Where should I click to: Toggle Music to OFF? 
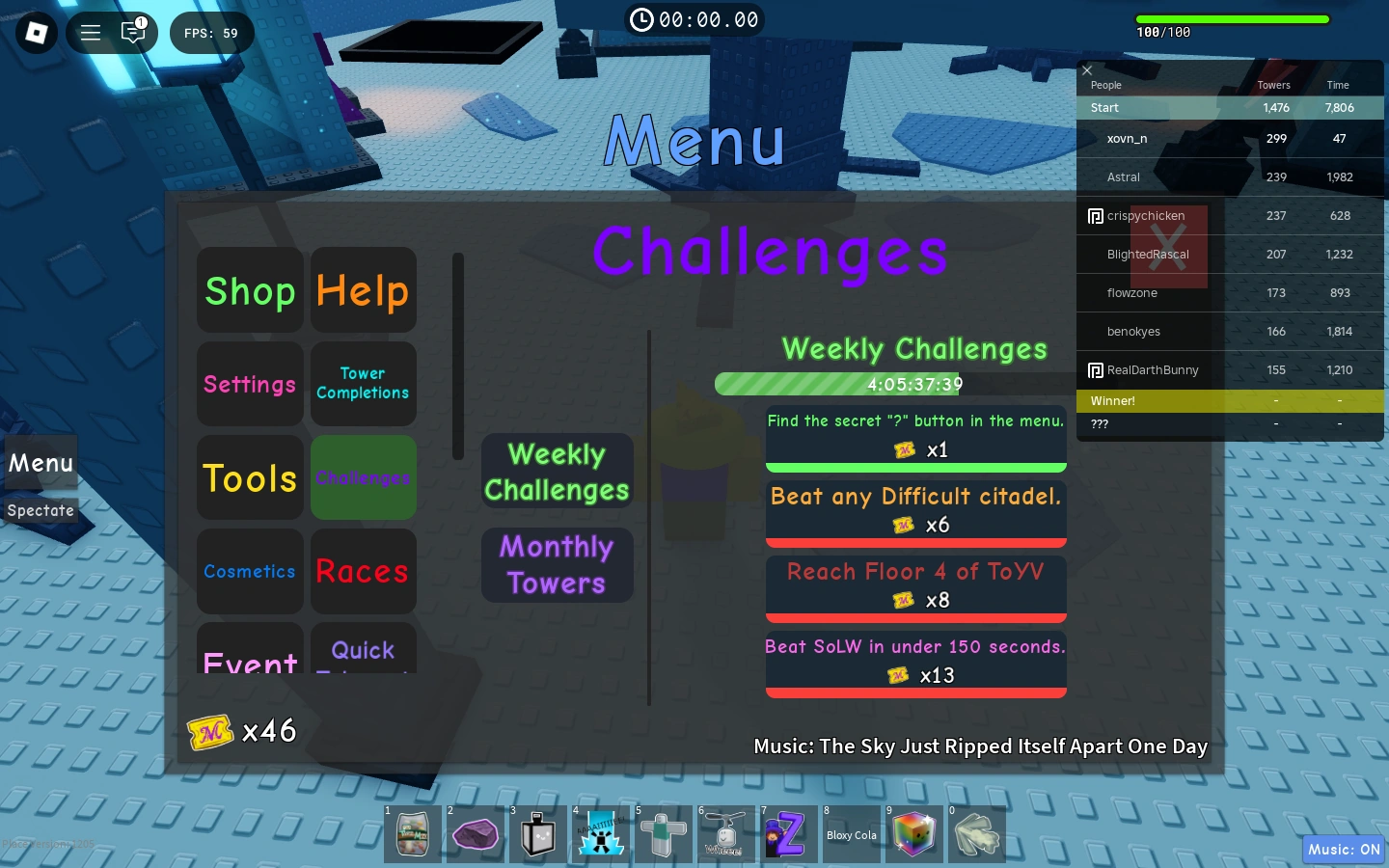(x=1344, y=850)
